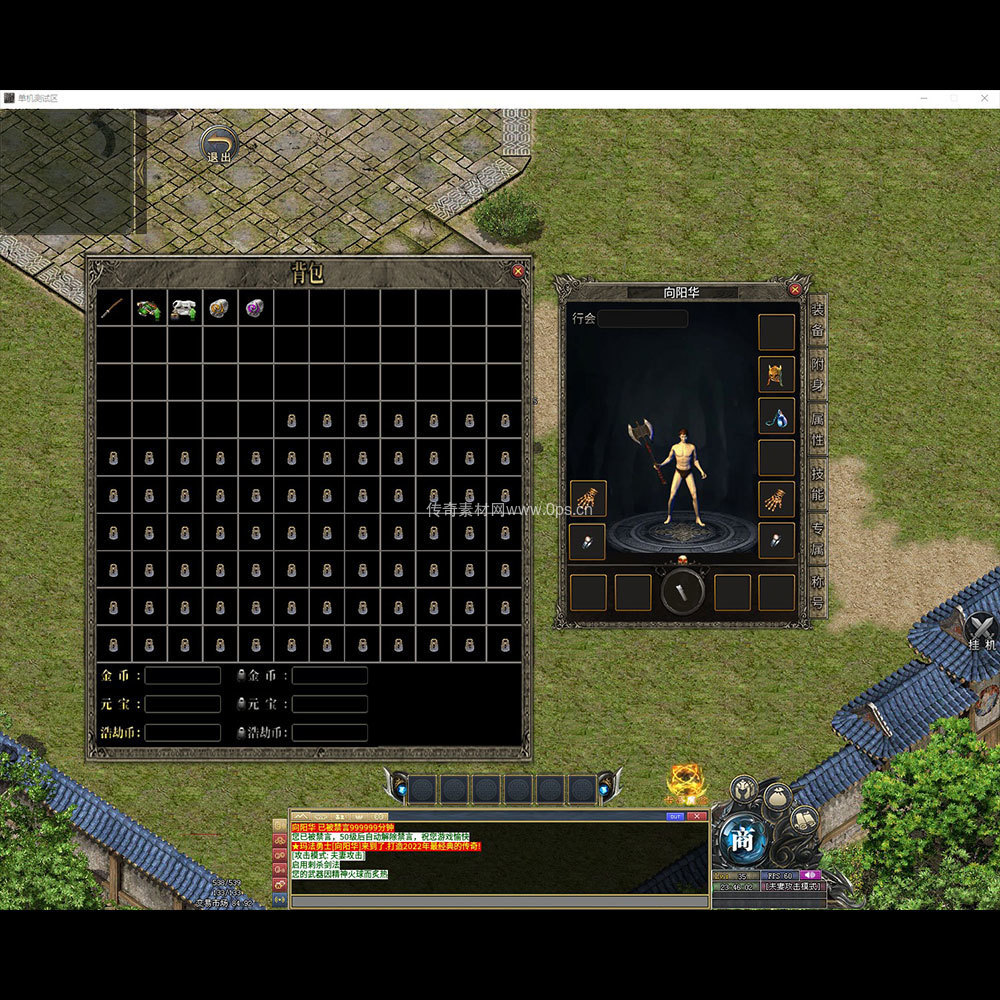
Task: Click the chat message input bar
Action: tap(498, 901)
